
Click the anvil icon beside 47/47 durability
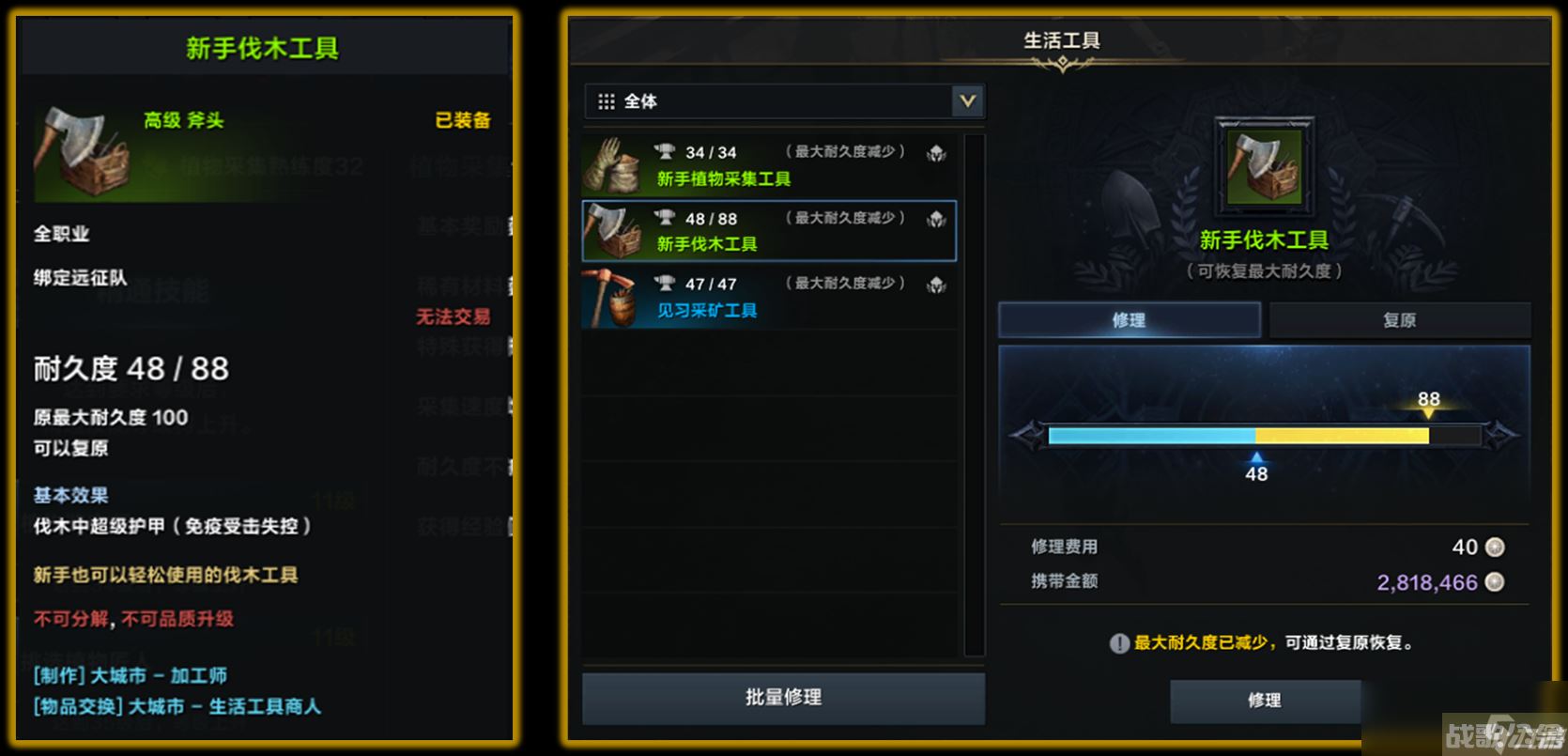[669, 283]
